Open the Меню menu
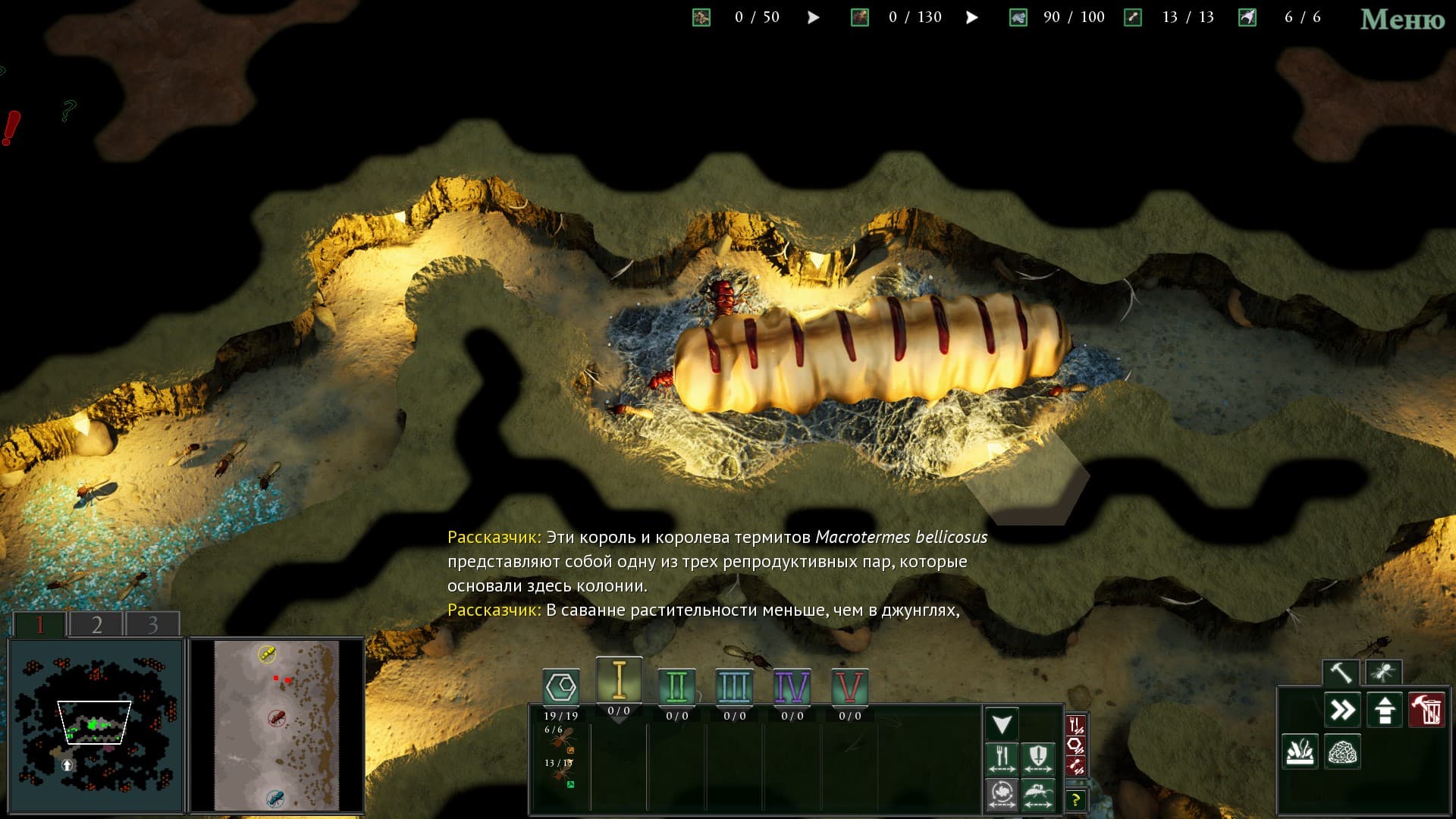 pyautogui.click(x=1401, y=20)
